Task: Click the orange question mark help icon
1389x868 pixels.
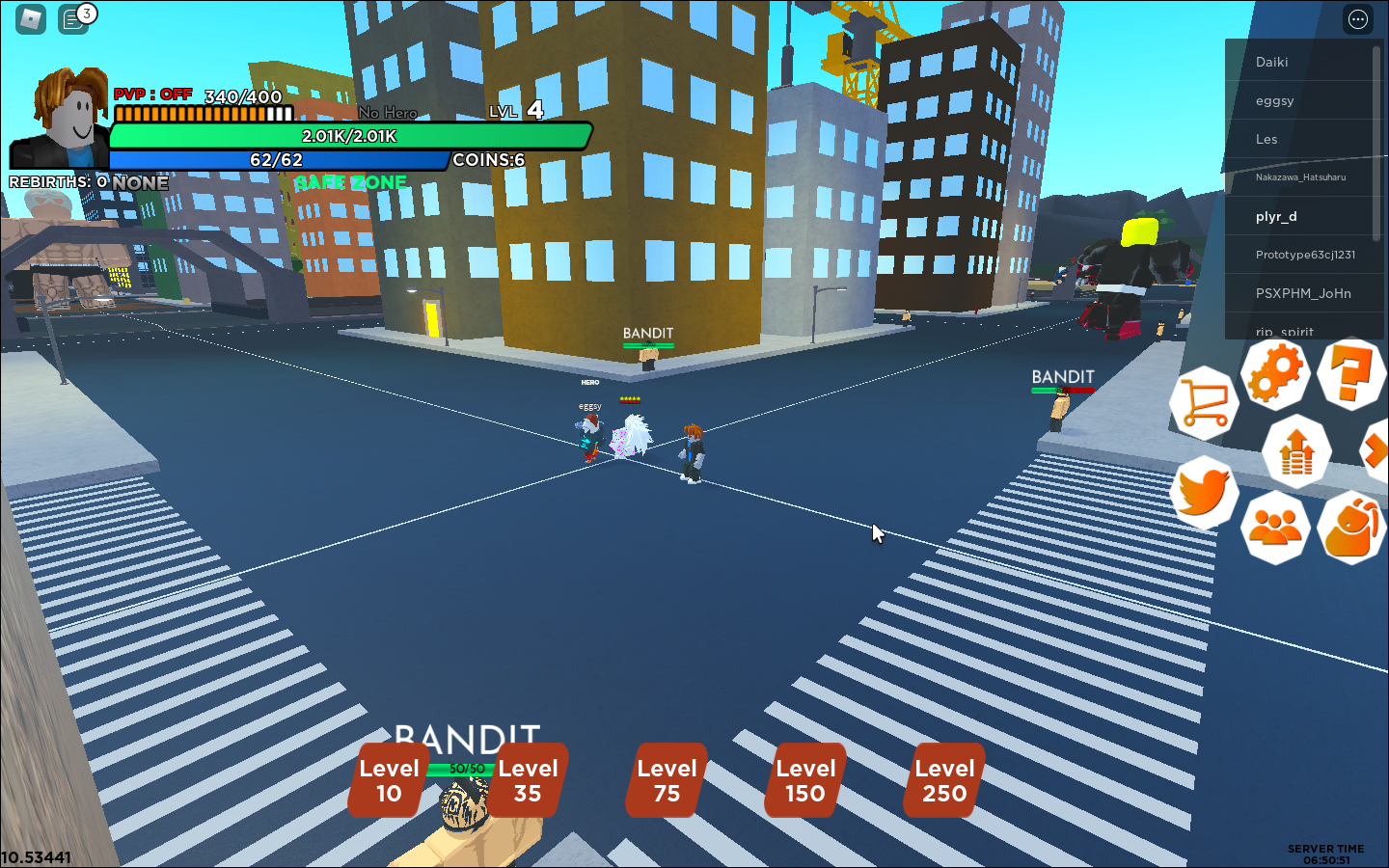Action: click(x=1350, y=373)
